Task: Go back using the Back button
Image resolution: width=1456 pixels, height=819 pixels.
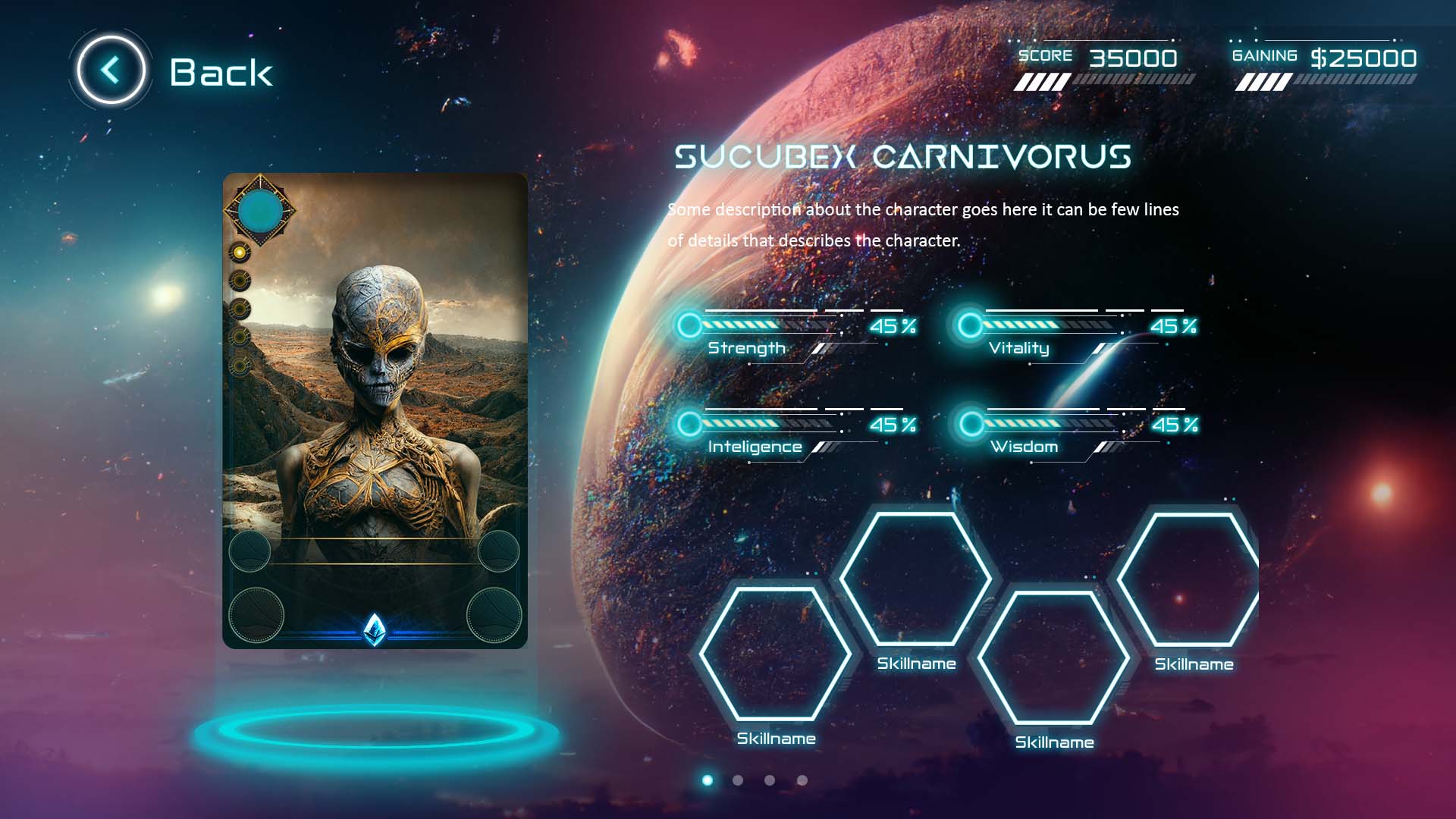Action: (111, 71)
